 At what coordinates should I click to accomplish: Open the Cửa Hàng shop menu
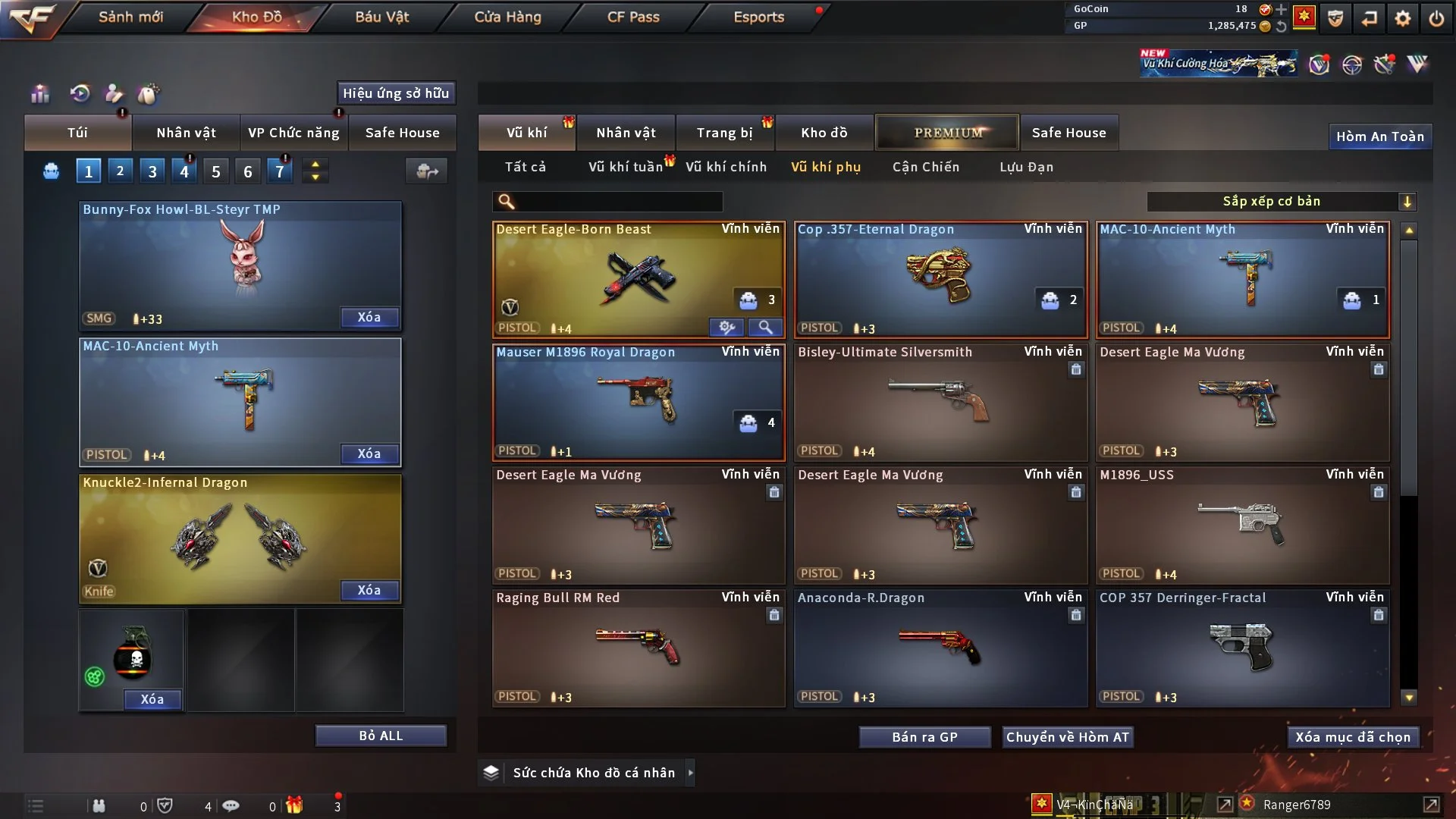(x=507, y=17)
